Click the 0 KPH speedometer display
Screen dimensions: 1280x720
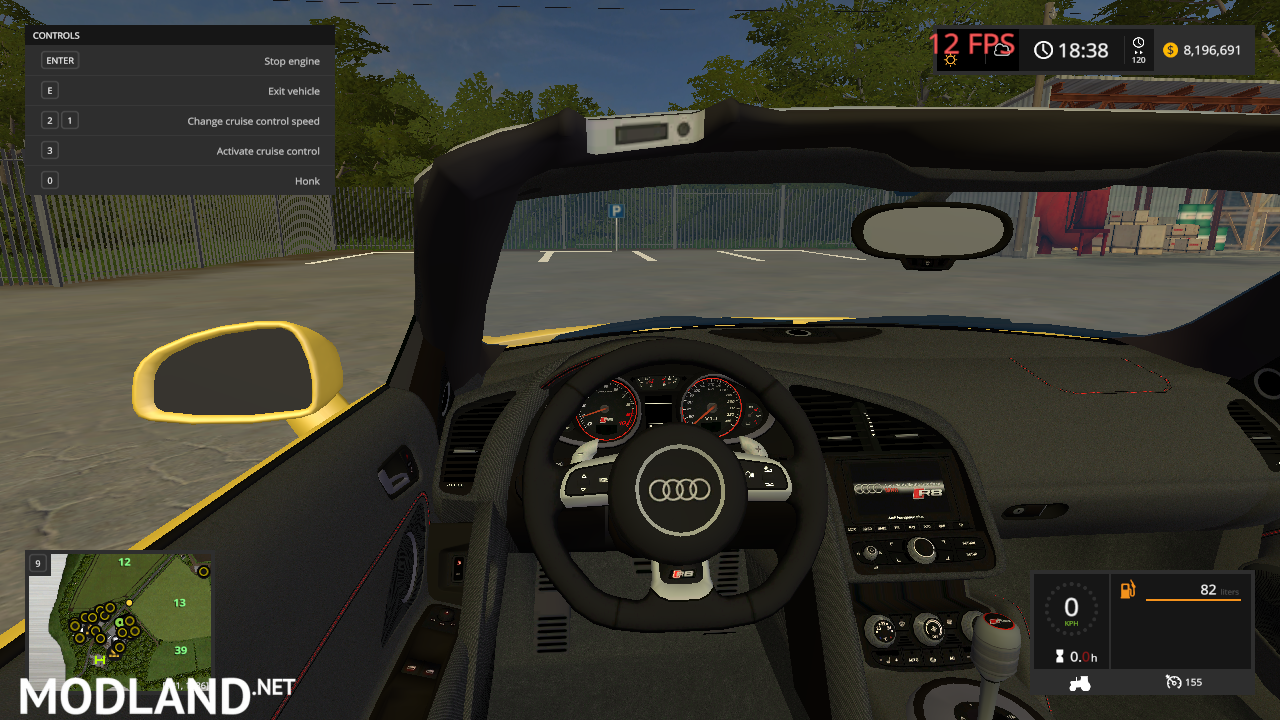1071,609
